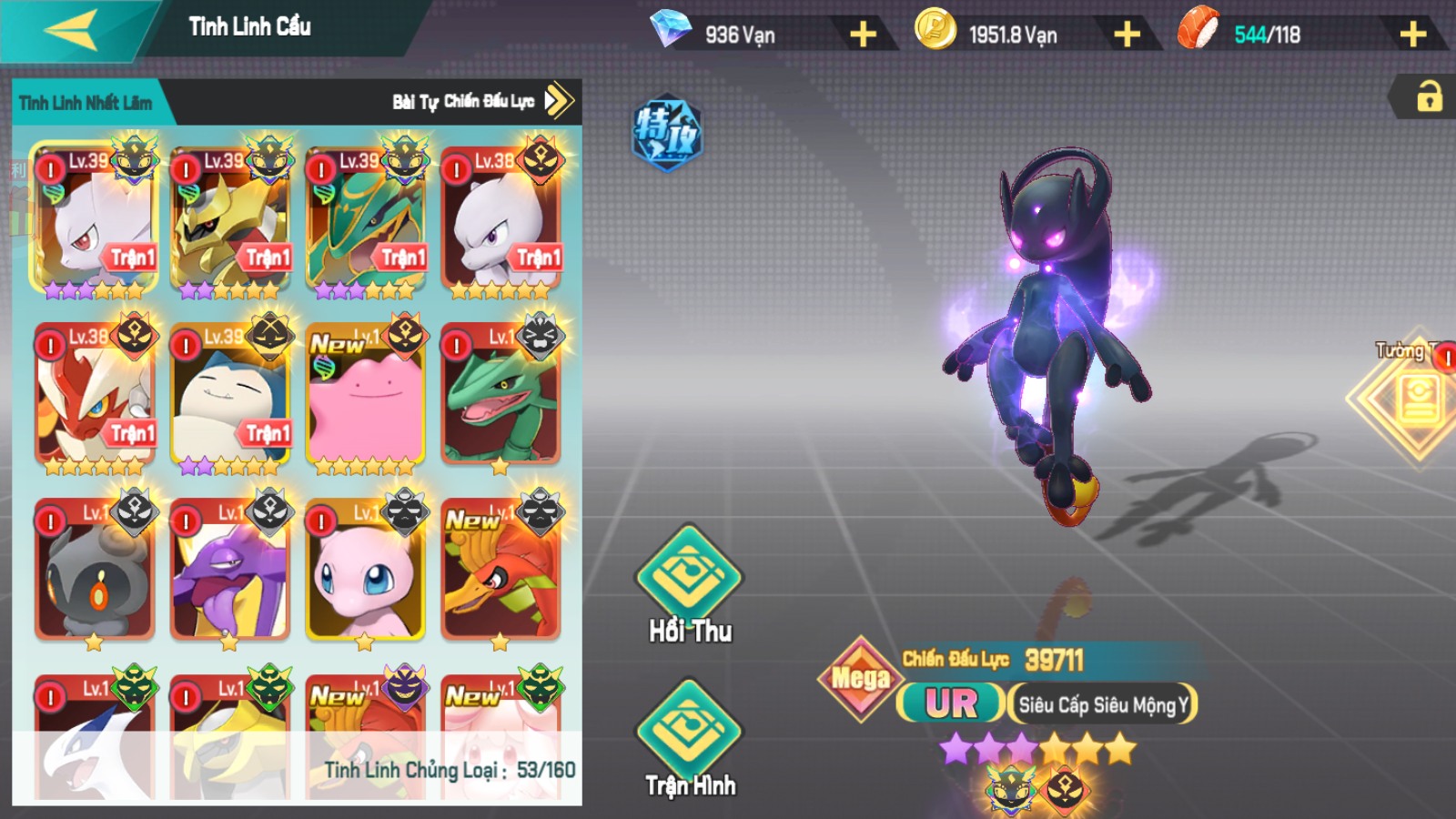Select the pink Ditto card
Viewport: 1456px width, 819px height.
tap(365, 396)
